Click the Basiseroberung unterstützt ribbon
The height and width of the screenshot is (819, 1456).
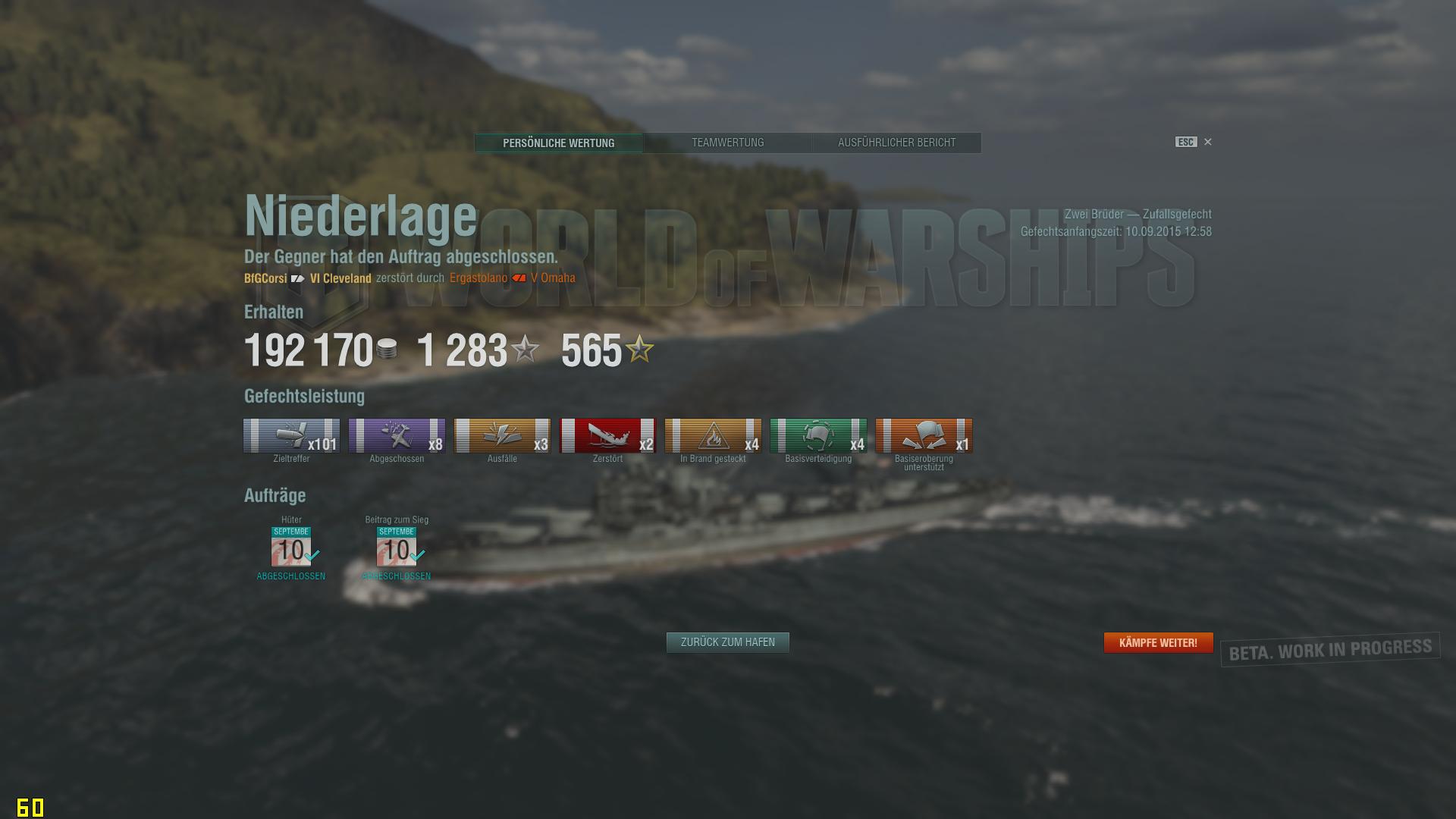click(924, 436)
